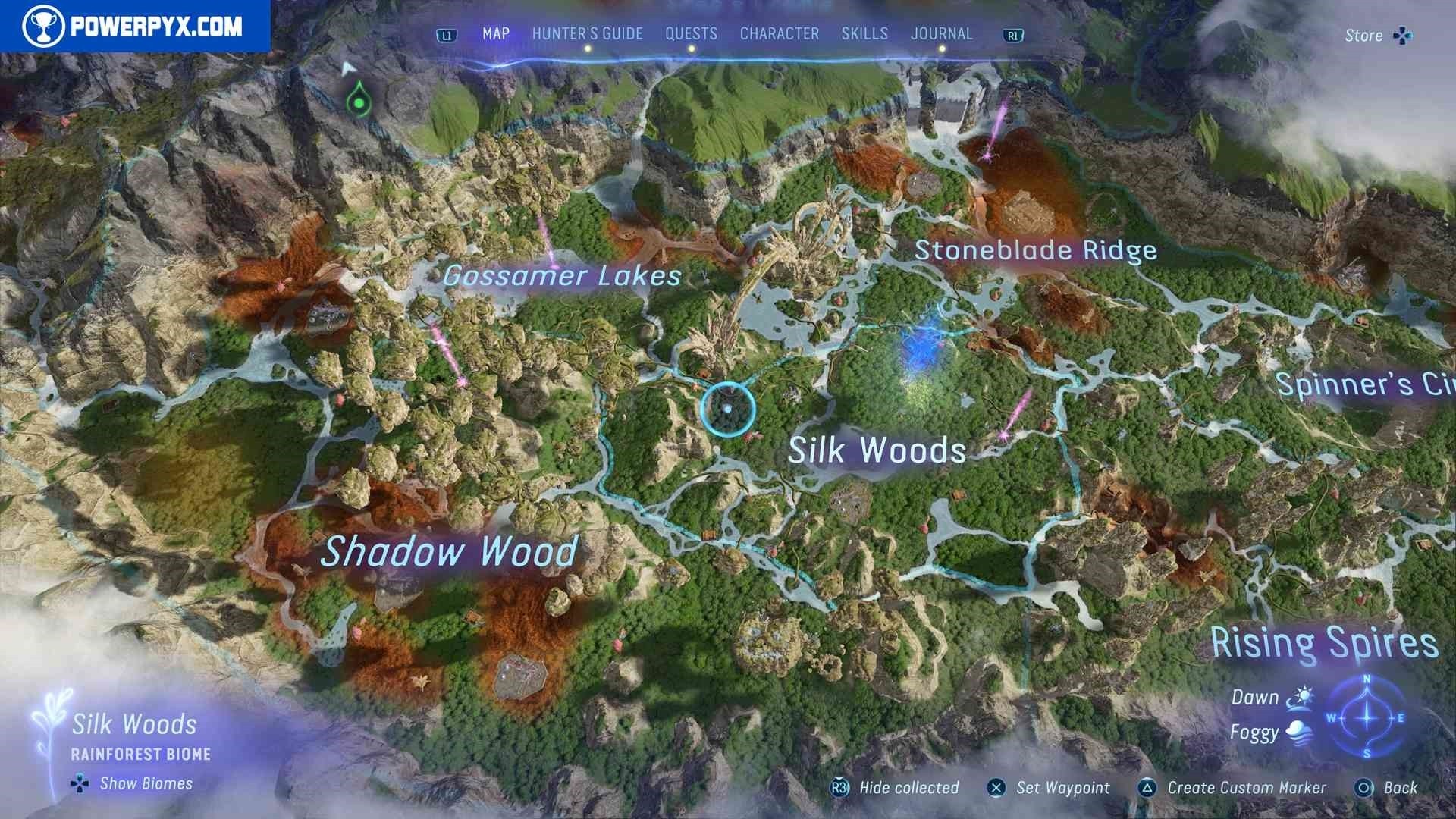Screen dimensions: 1456x819
Task: Hide collected items on the map
Action: click(x=896, y=788)
